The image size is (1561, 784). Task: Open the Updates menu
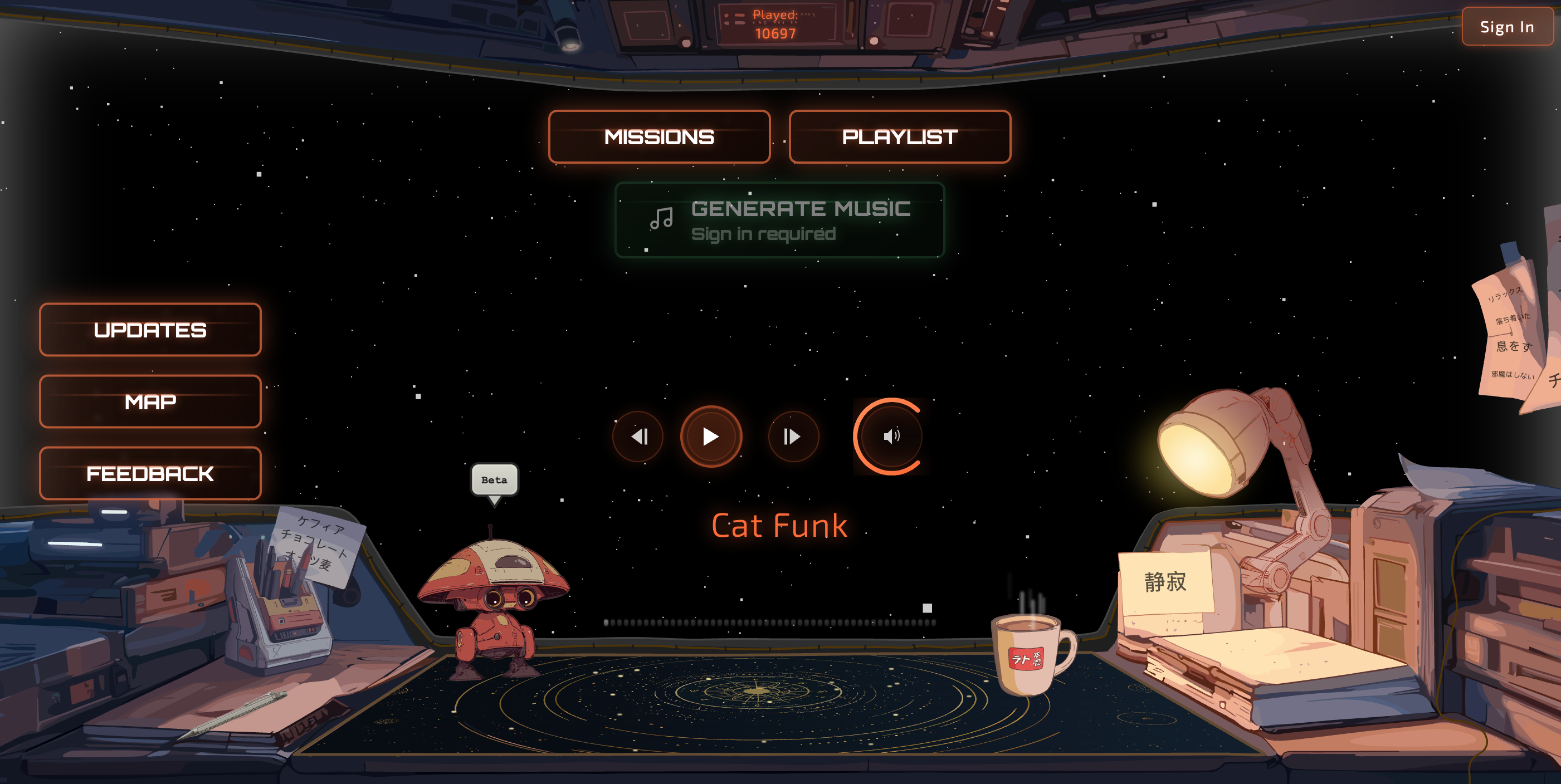150,330
